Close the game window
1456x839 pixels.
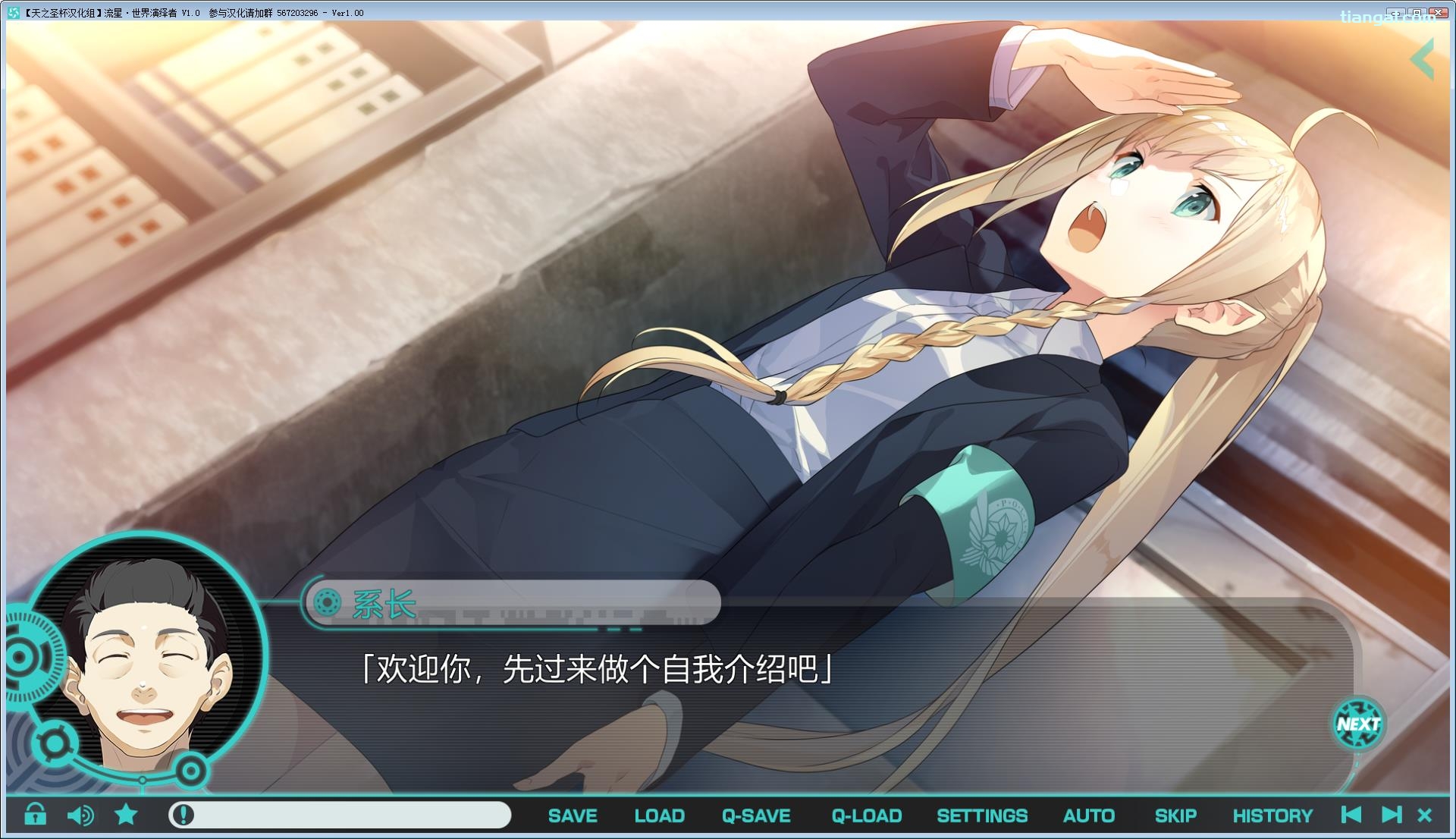click(1439, 12)
